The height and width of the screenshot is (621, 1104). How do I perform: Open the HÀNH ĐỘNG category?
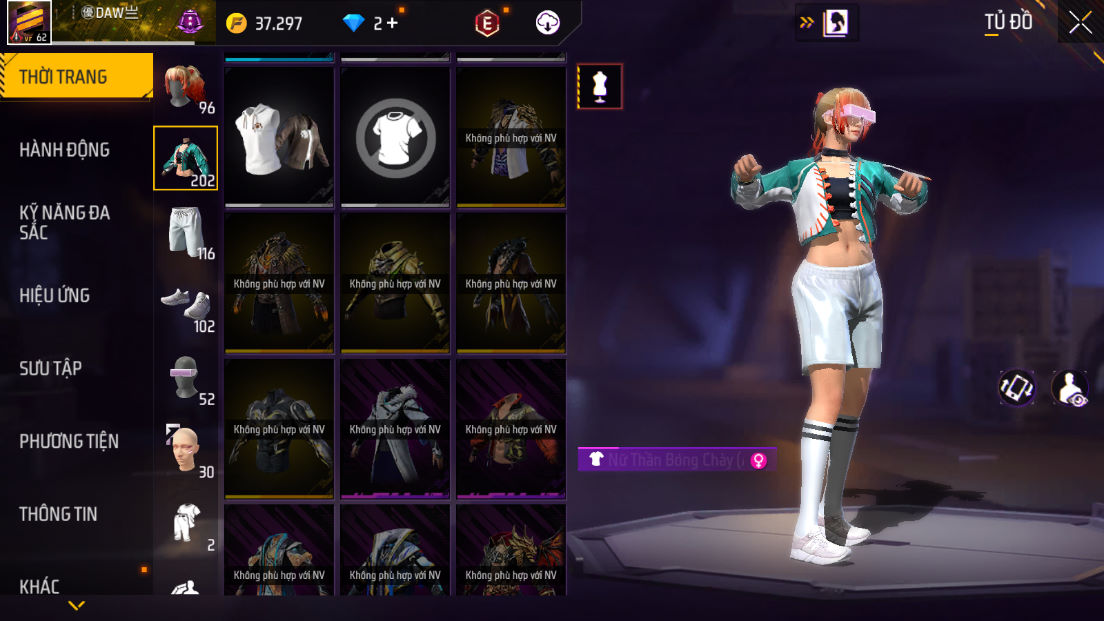click(64, 150)
